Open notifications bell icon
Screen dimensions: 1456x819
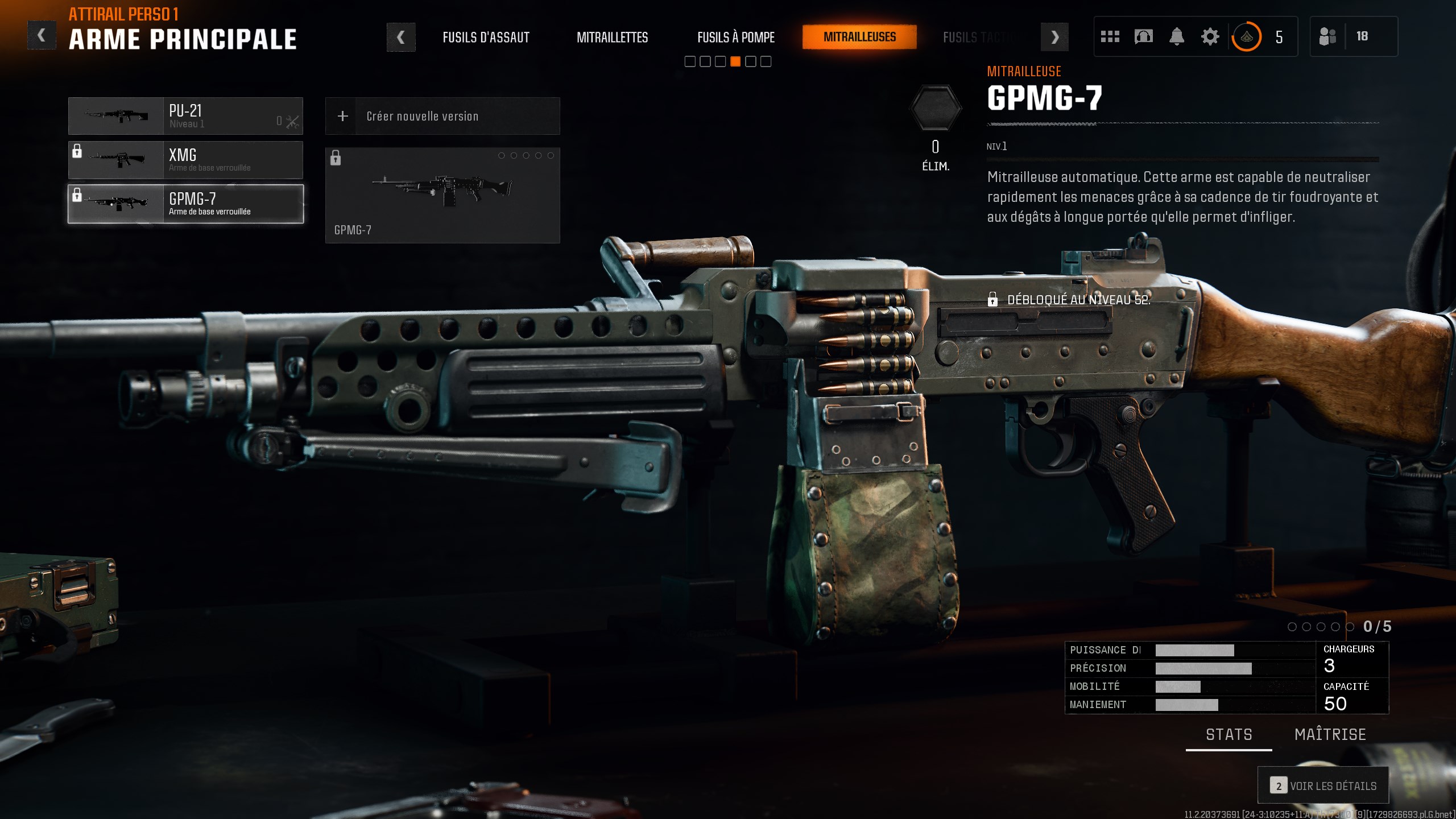pos(1177,36)
